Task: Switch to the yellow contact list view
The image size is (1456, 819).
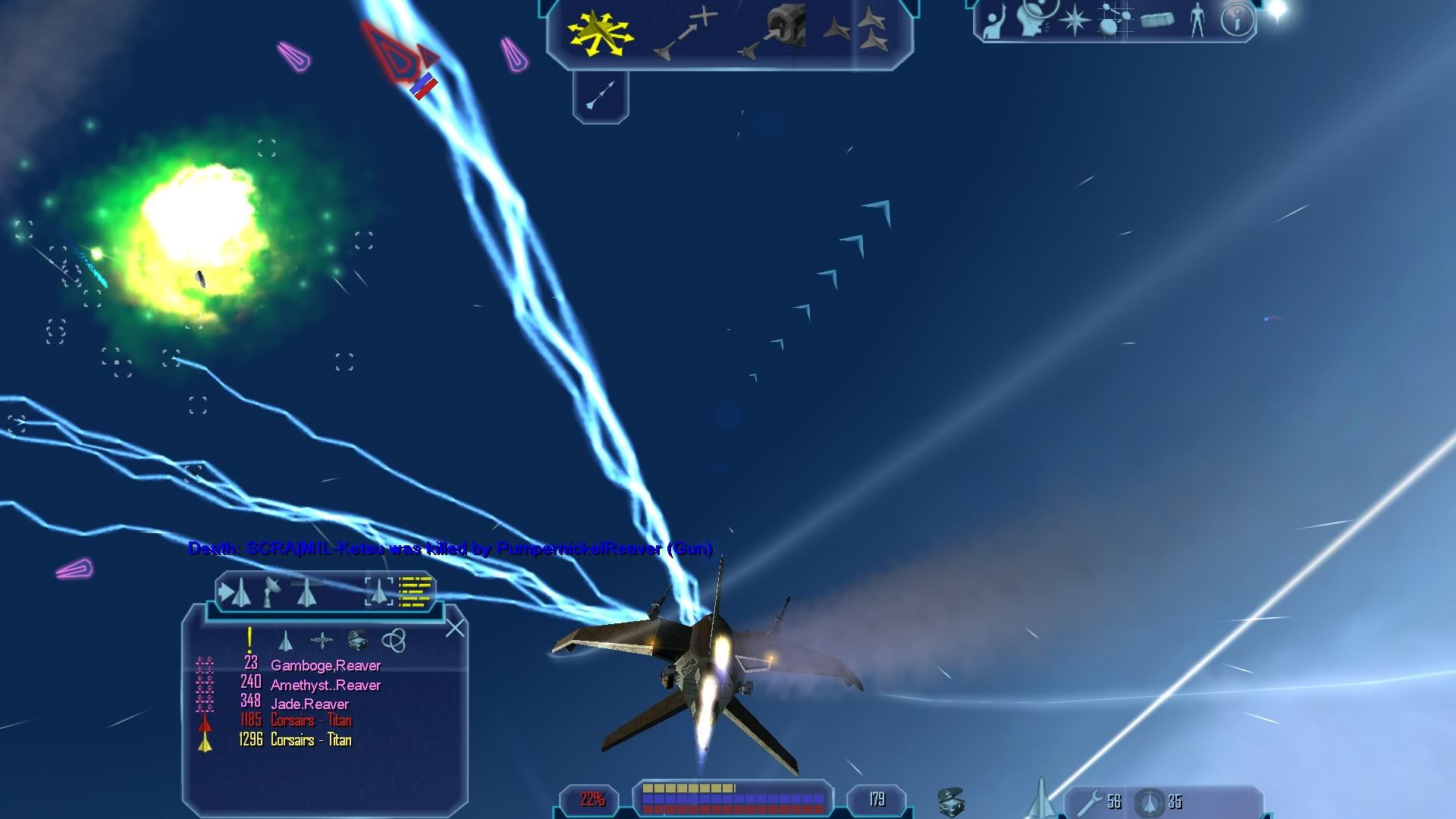Action: [x=416, y=592]
